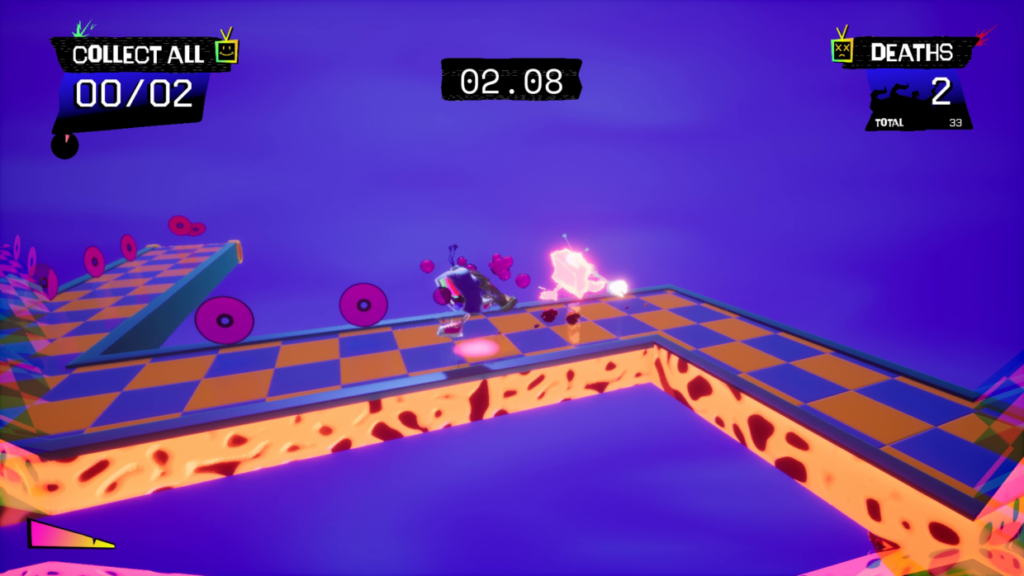Select the yellow smiley TV icon
This screenshot has width=1024, height=576.
(x=227, y=50)
